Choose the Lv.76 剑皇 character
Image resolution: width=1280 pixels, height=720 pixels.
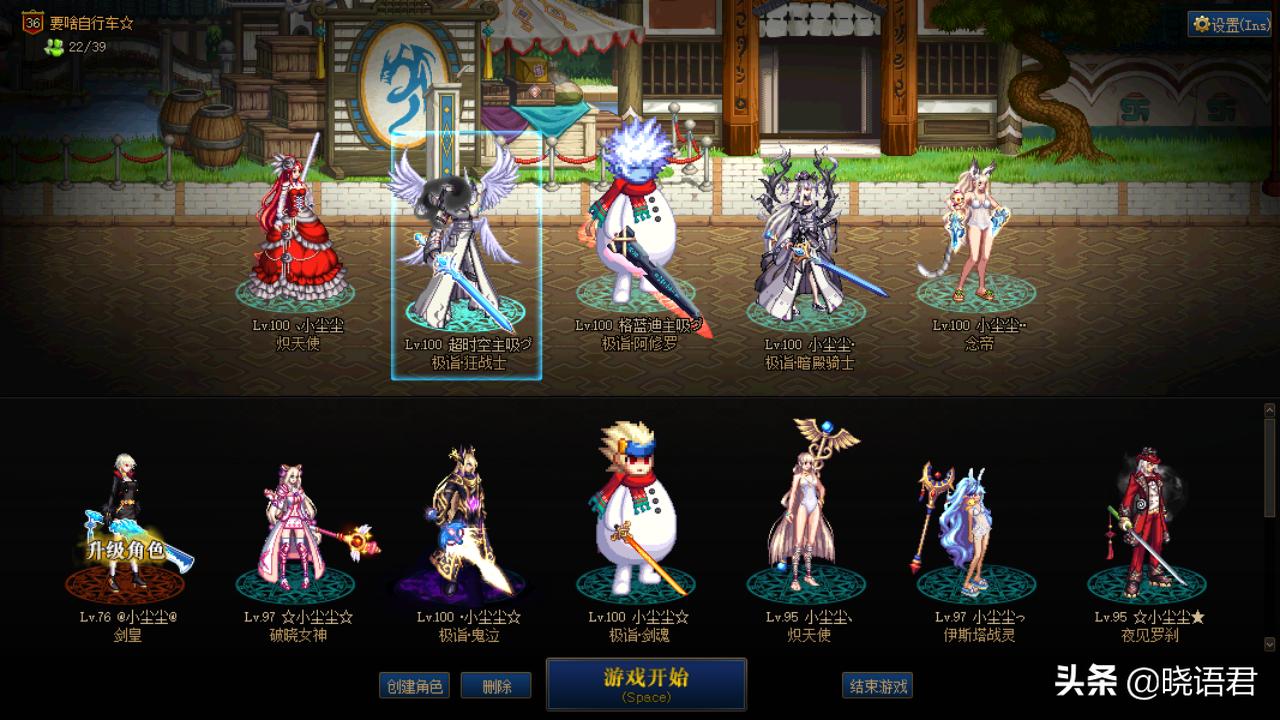pyautogui.click(x=126, y=525)
